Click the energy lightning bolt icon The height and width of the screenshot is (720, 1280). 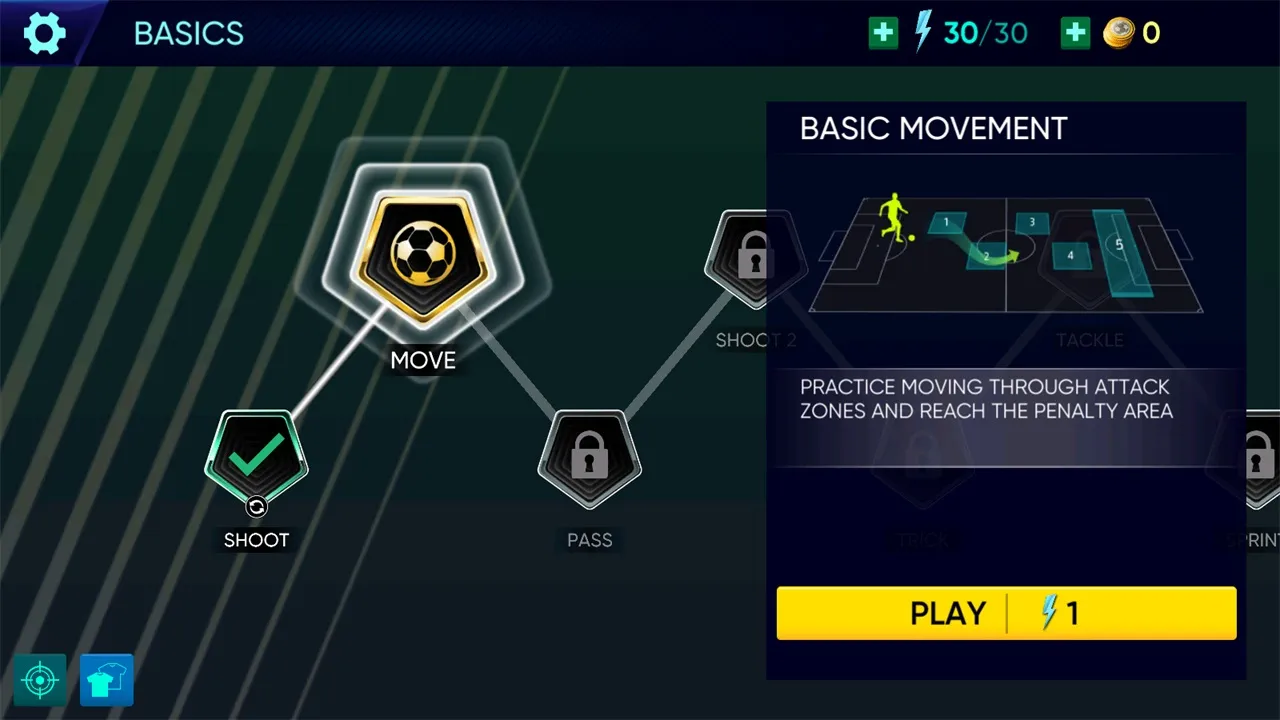(921, 32)
